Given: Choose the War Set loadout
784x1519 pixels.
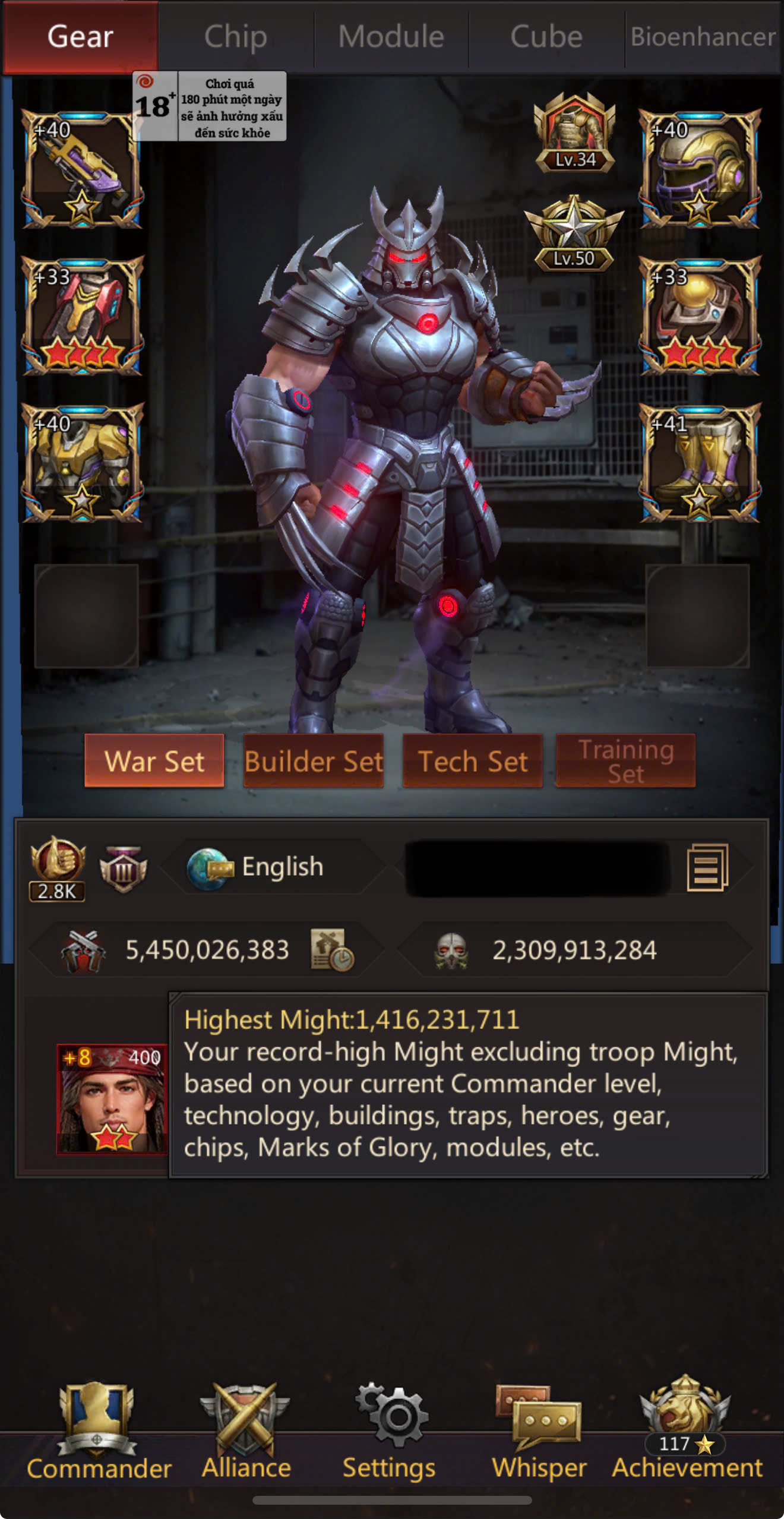Looking at the screenshot, I should click(x=154, y=761).
